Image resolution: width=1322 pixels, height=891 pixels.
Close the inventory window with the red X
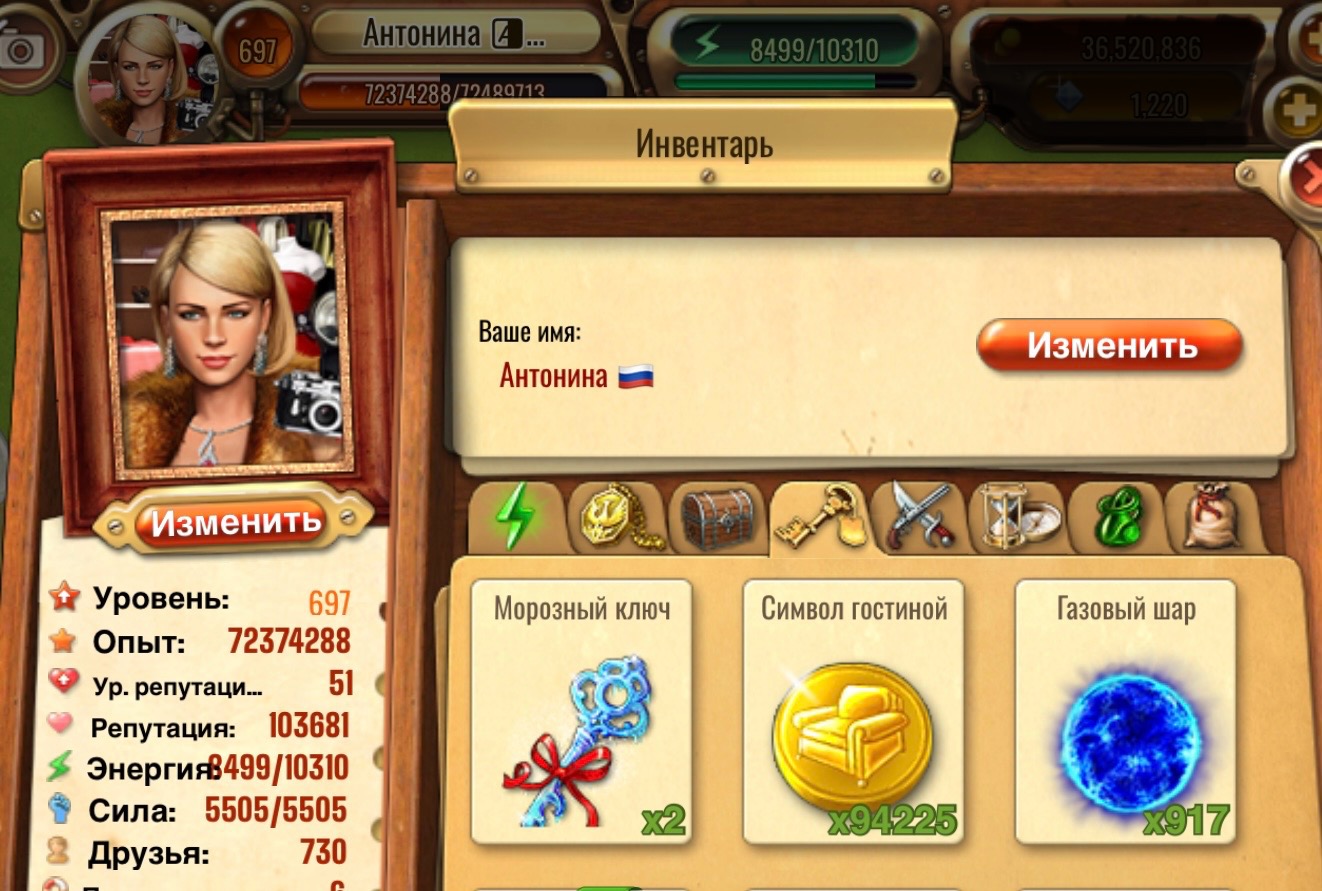1308,178
